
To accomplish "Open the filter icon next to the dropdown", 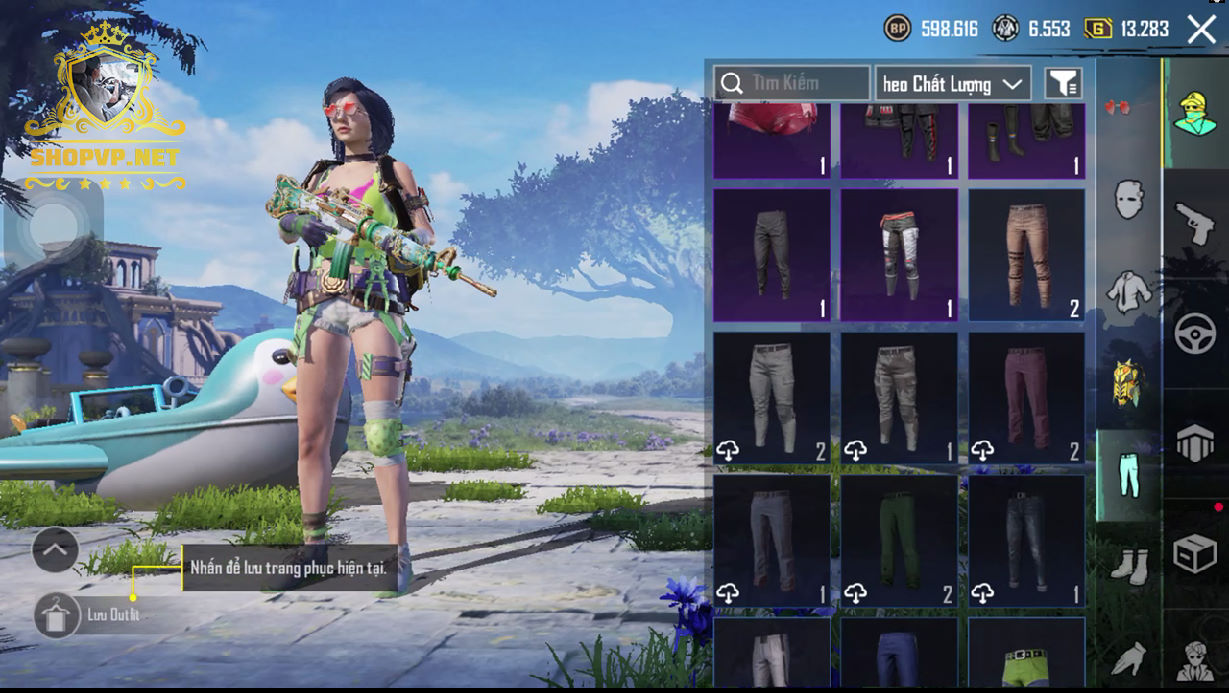I will coord(1063,84).
